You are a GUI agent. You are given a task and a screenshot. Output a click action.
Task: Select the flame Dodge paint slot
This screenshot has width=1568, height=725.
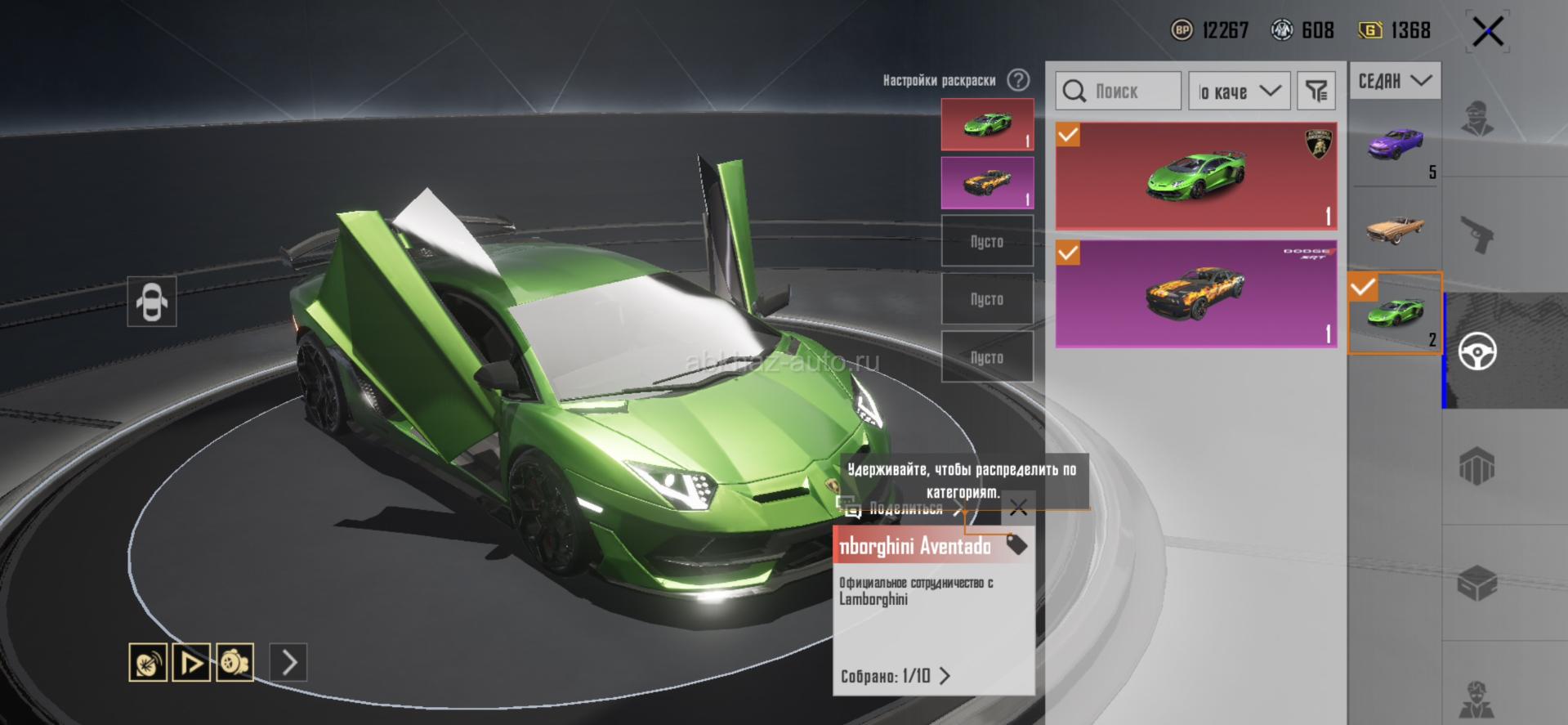pyautogui.click(x=987, y=182)
